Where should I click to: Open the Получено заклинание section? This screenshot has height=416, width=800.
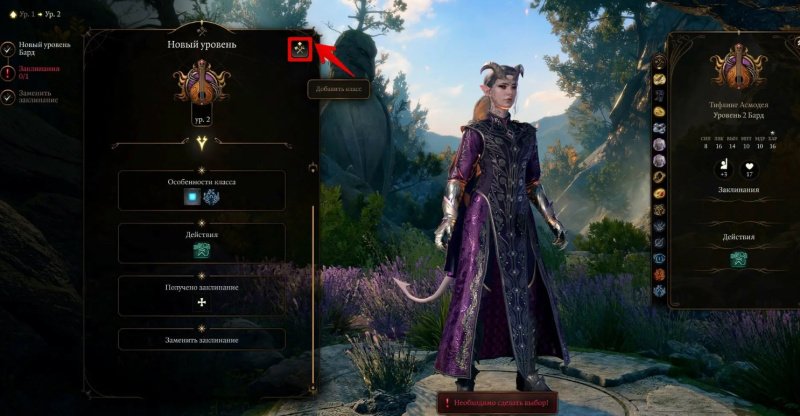[x=201, y=294]
